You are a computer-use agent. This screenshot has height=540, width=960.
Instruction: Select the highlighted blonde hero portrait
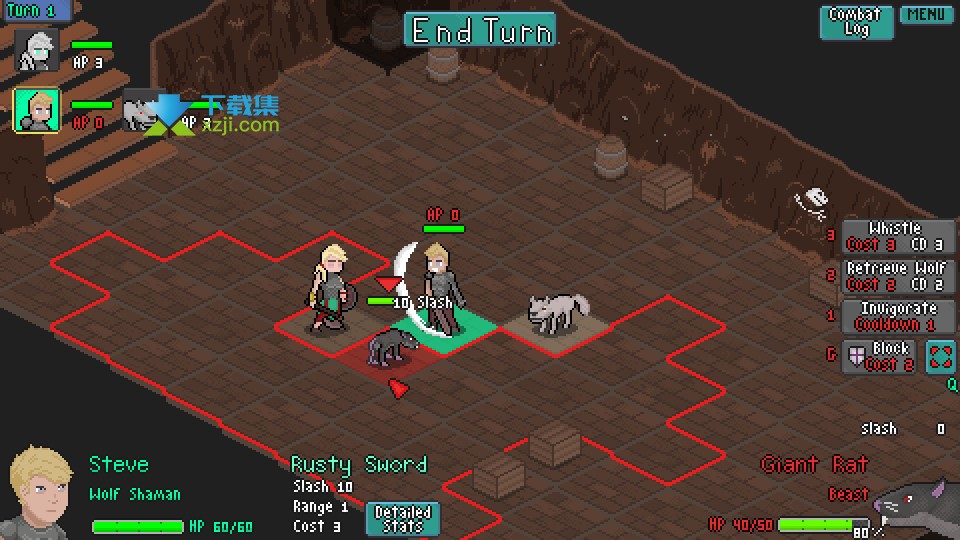(x=37, y=110)
